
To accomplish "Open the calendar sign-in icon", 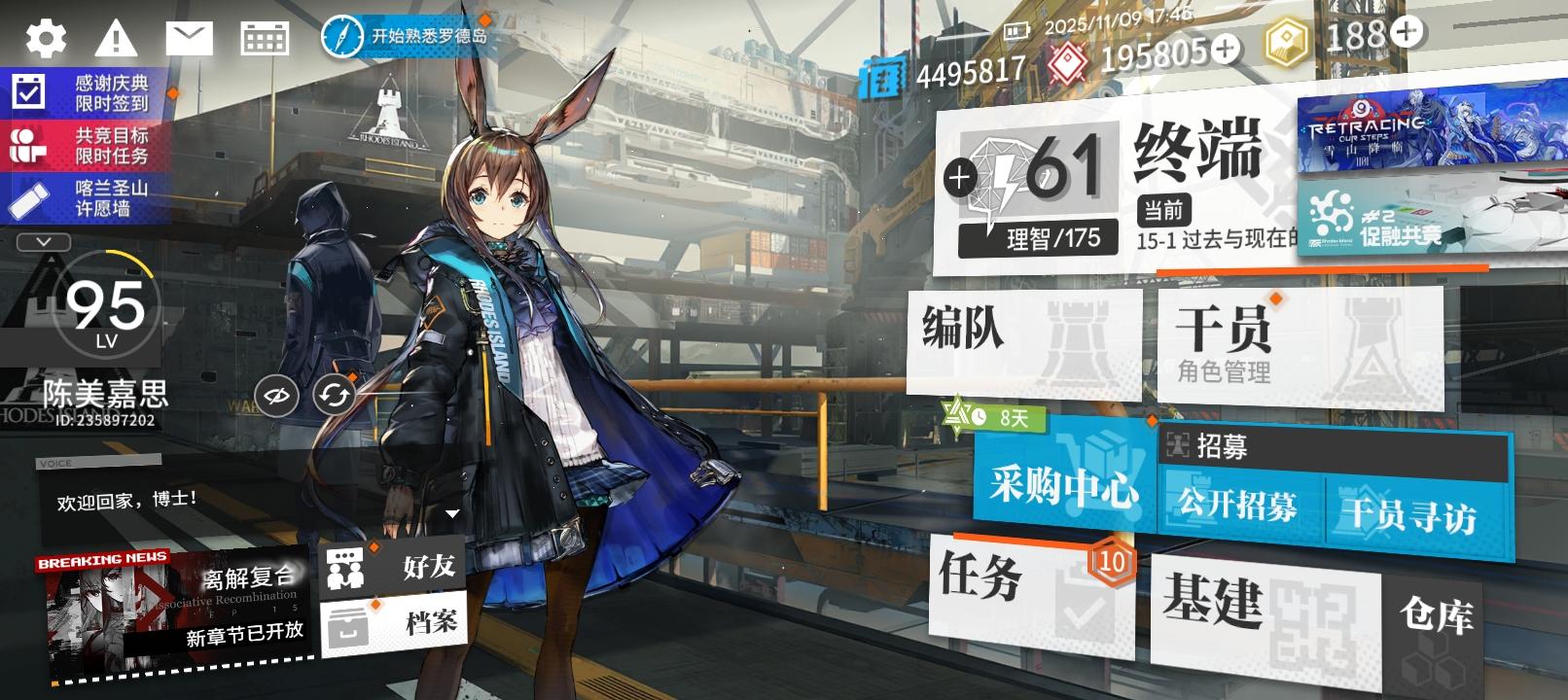I will click(x=265, y=37).
